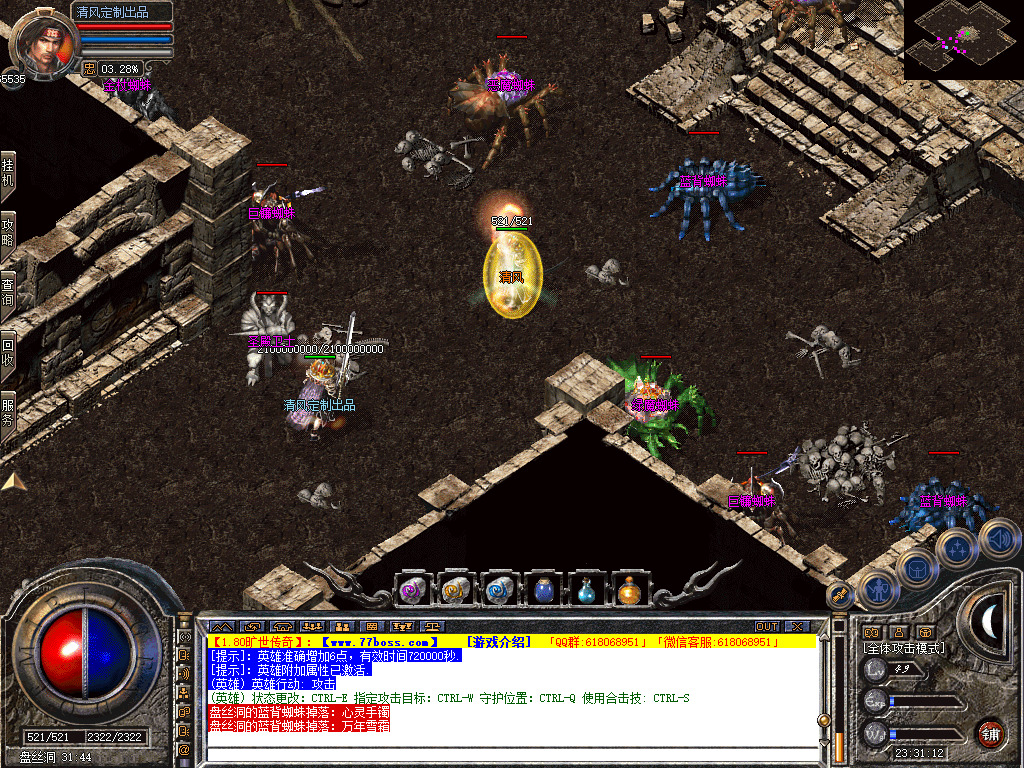Open the minimap of the cave

[963, 40]
